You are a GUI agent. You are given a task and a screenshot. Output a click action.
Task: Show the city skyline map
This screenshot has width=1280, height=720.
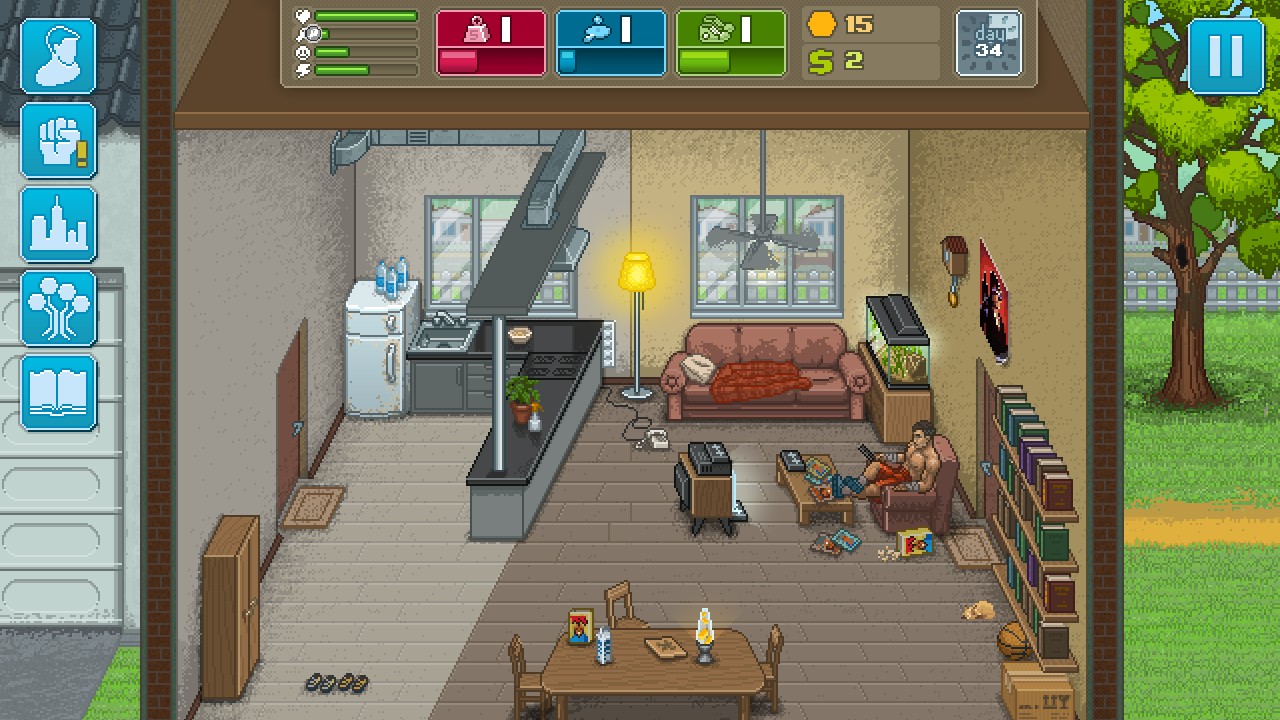pyautogui.click(x=58, y=224)
